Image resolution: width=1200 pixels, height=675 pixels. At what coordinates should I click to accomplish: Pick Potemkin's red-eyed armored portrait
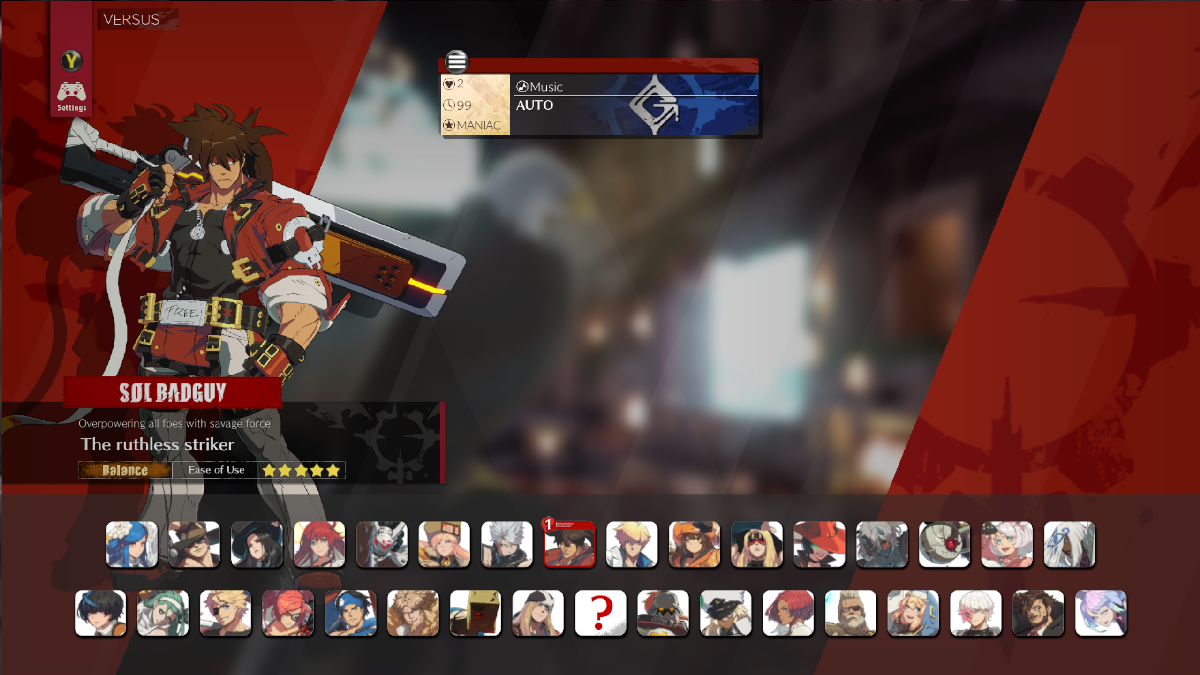coord(944,545)
